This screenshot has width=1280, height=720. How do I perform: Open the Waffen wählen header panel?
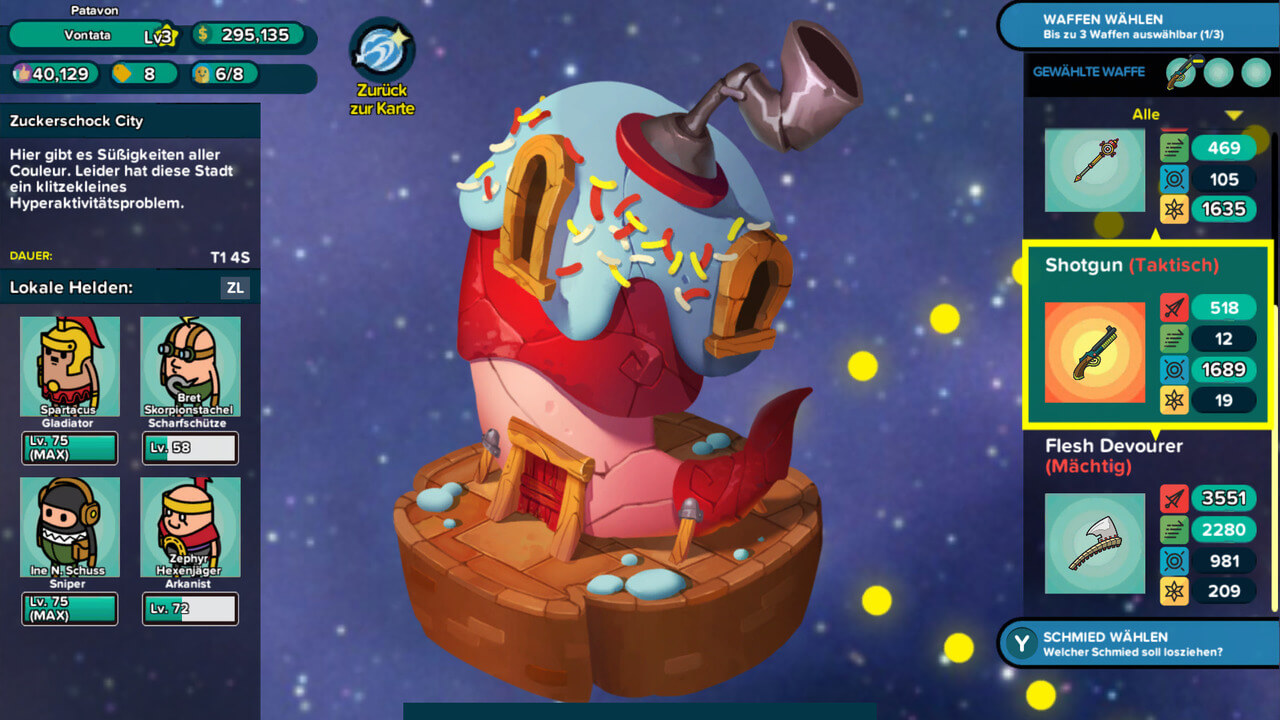tap(1138, 26)
